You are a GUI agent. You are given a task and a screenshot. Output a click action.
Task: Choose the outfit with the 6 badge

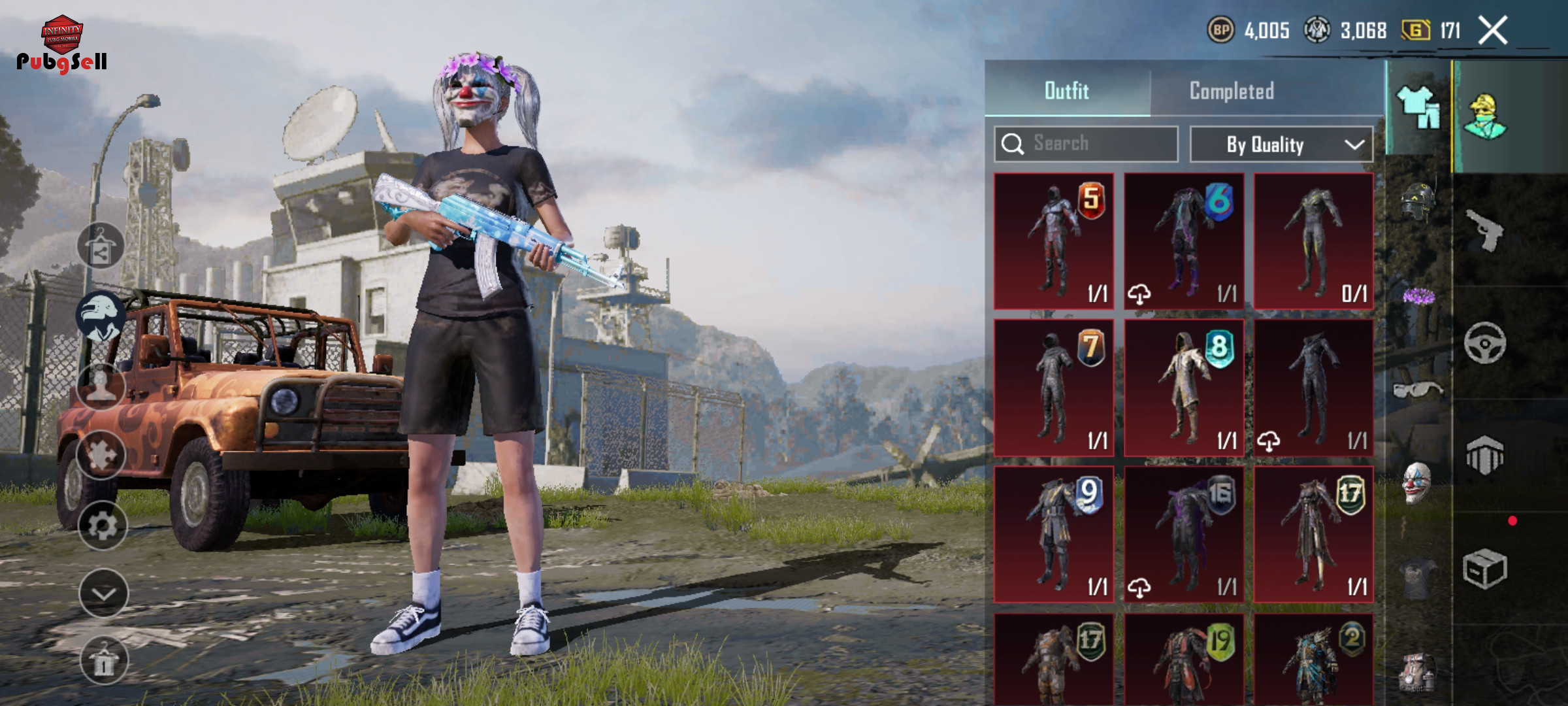point(1183,241)
